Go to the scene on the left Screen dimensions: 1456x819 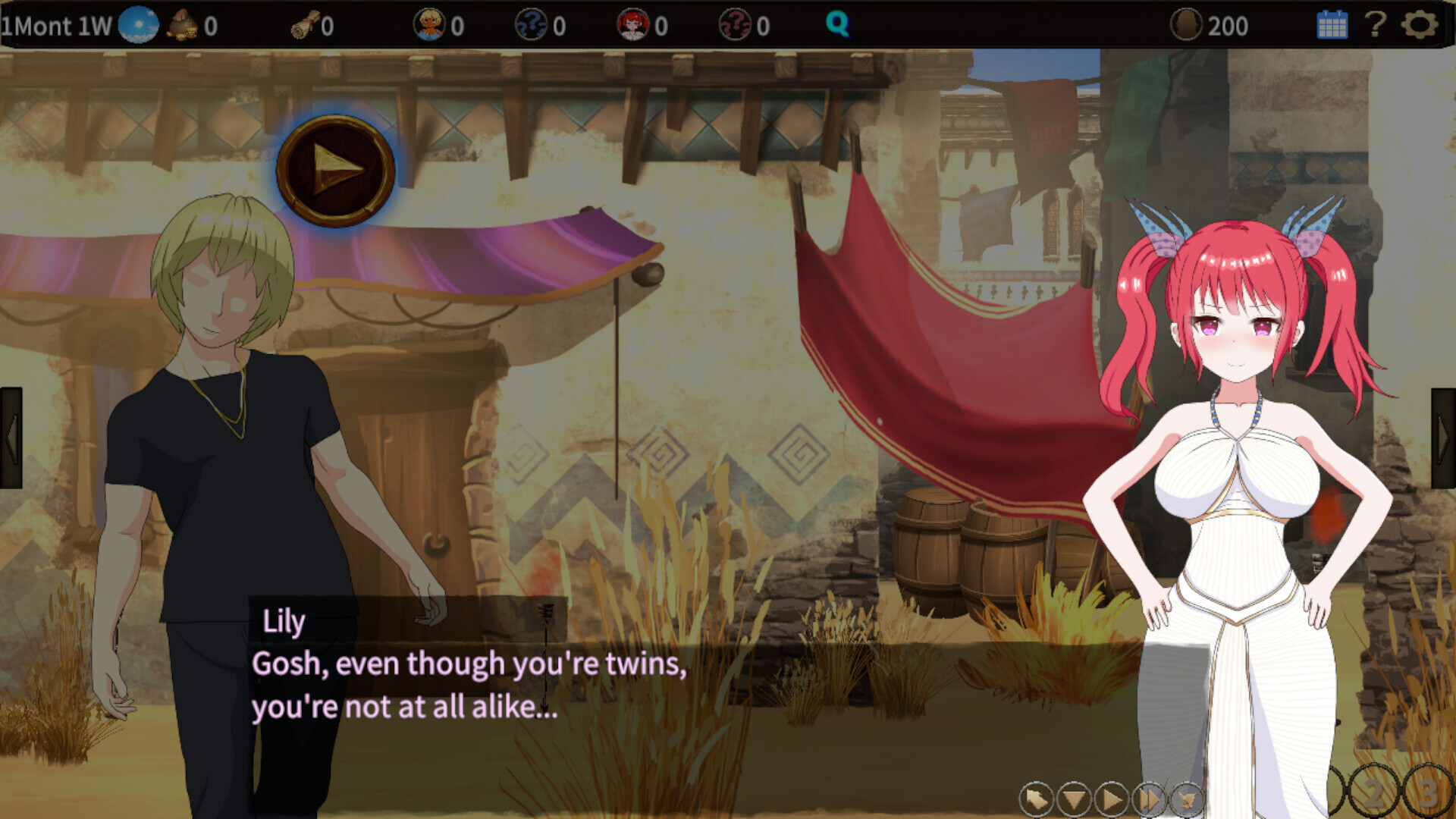(x=11, y=438)
